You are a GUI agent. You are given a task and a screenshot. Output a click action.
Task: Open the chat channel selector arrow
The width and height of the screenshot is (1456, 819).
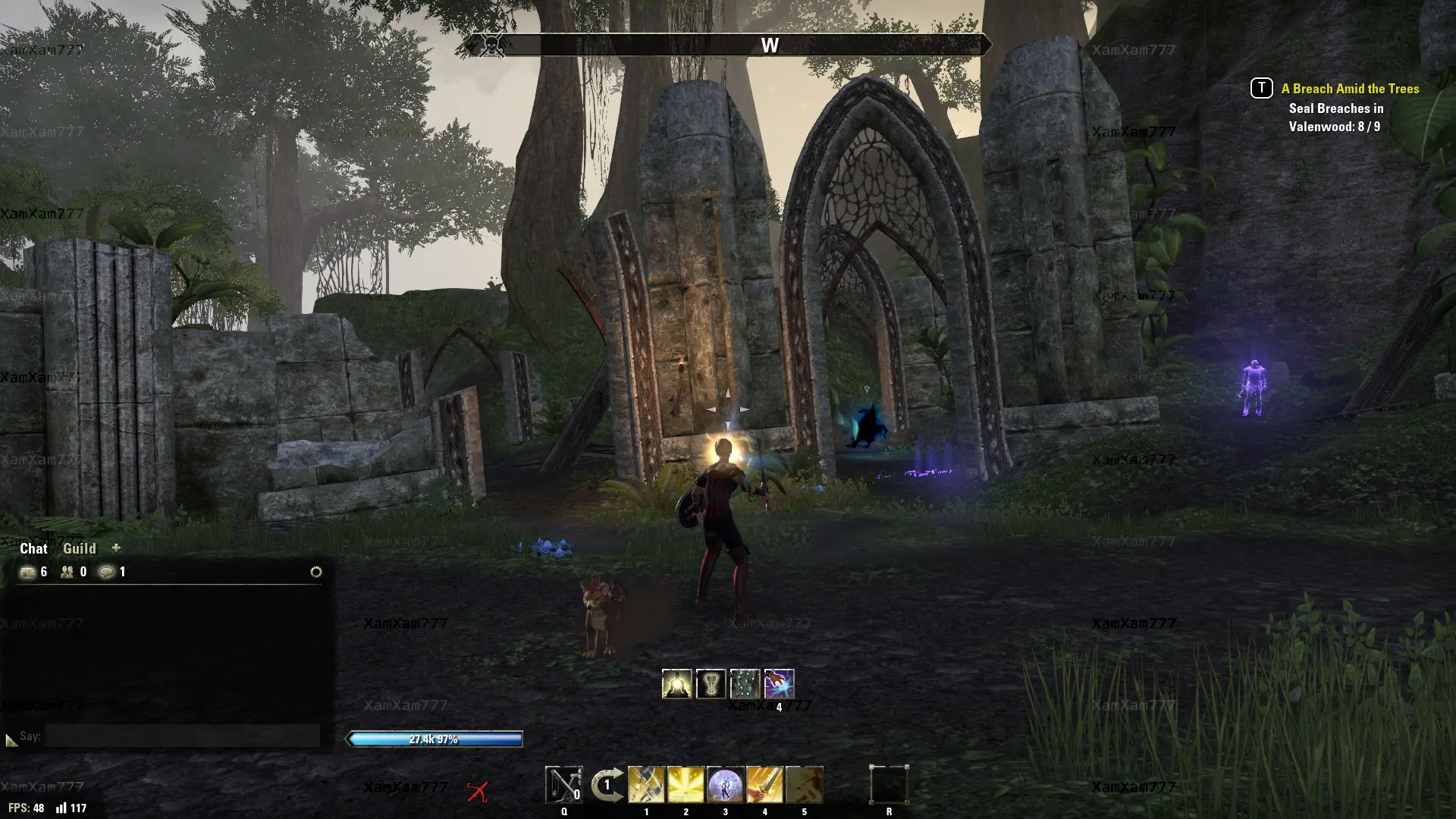pyautogui.click(x=11, y=739)
